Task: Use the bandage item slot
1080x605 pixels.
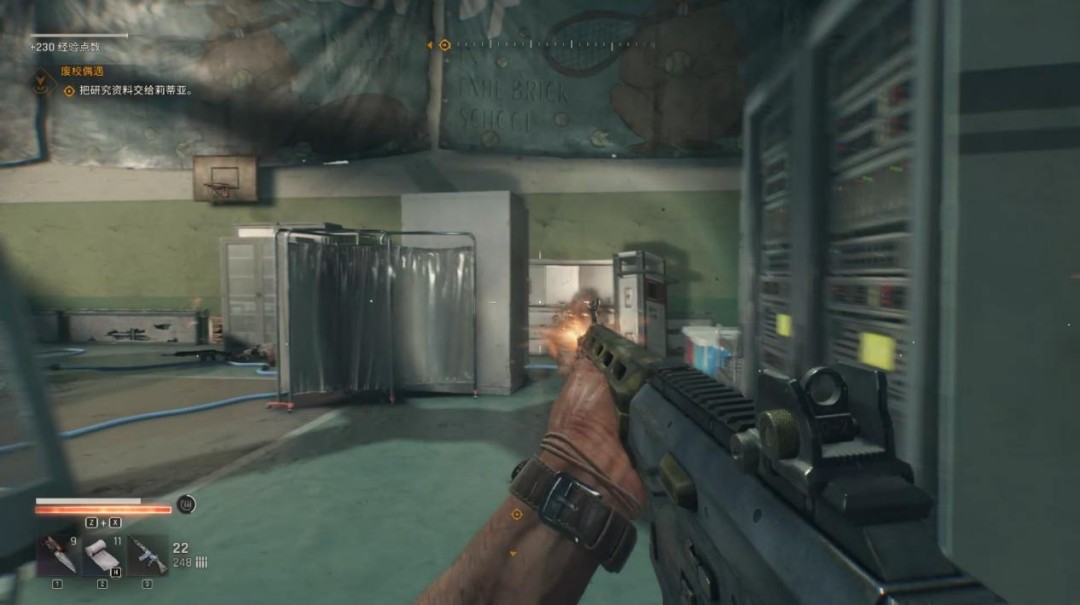Action: pos(102,556)
